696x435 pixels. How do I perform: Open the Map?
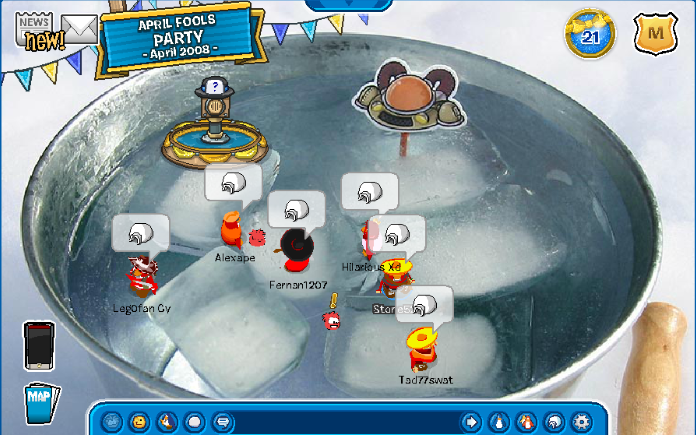click(x=40, y=402)
